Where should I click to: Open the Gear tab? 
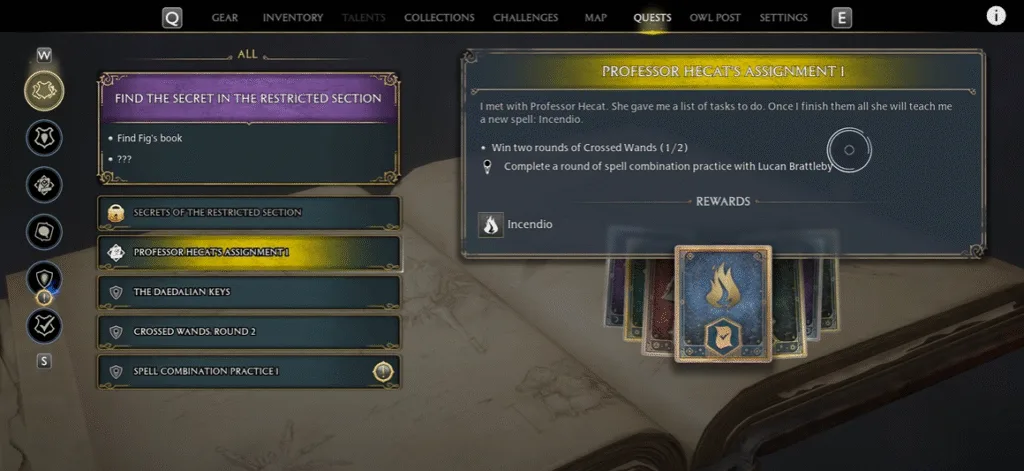(224, 18)
